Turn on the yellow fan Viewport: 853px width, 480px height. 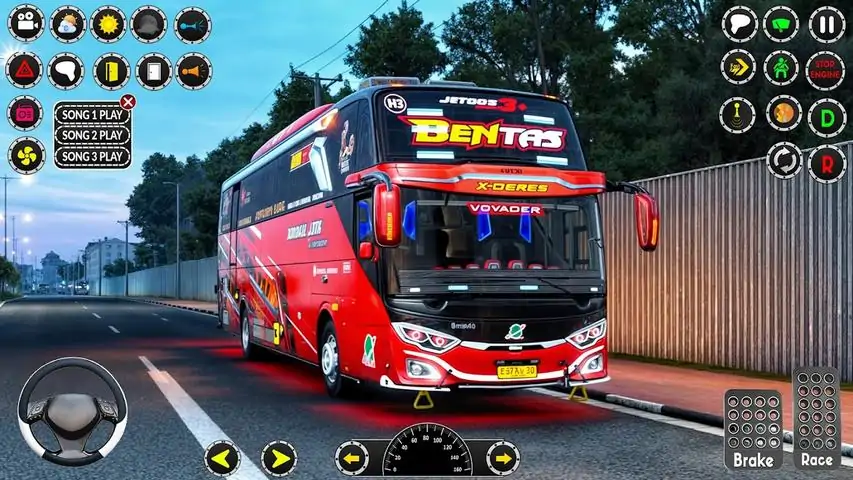[26, 155]
